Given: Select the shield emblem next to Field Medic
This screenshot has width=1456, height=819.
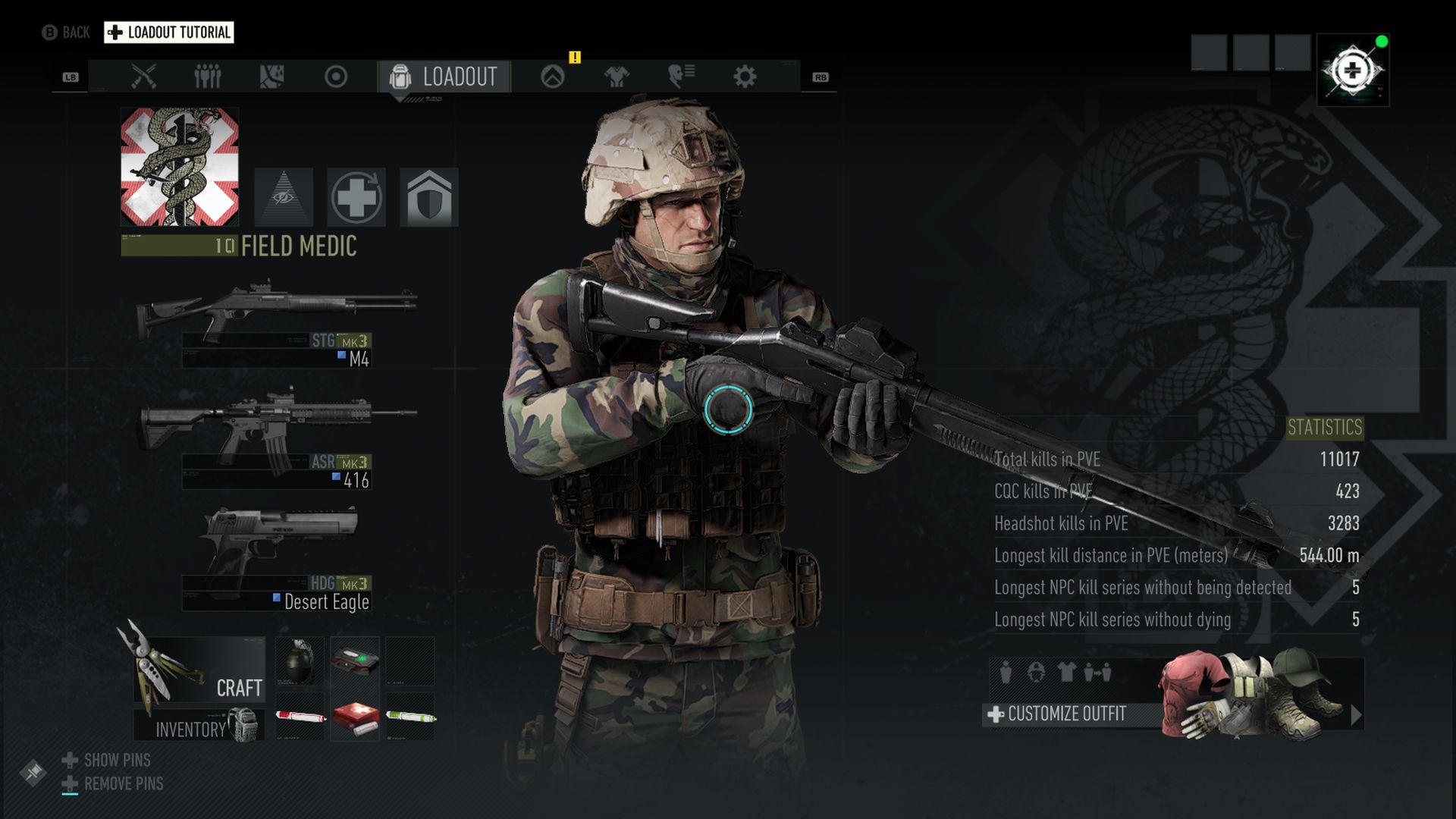Looking at the screenshot, I should (x=429, y=196).
